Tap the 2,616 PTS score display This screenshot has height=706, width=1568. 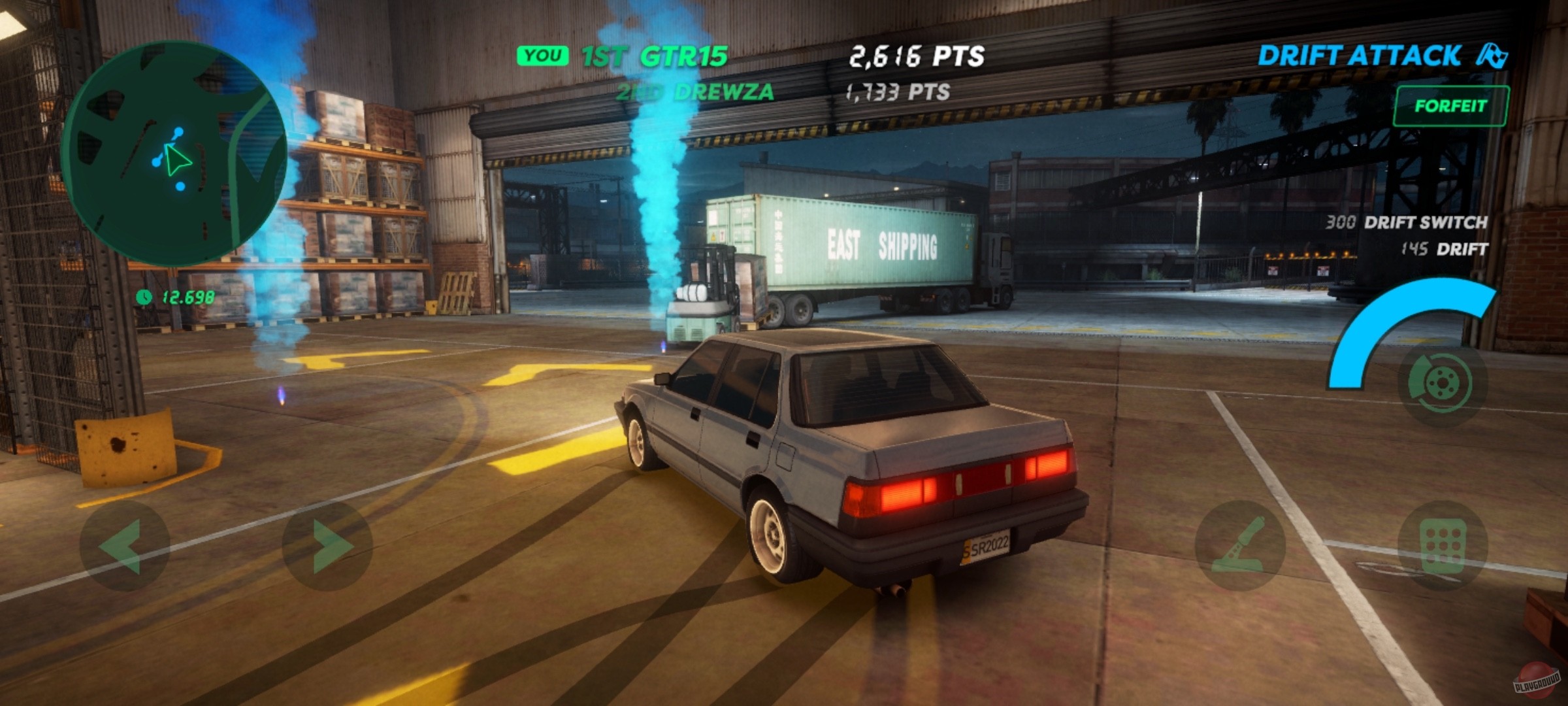(915, 56)
